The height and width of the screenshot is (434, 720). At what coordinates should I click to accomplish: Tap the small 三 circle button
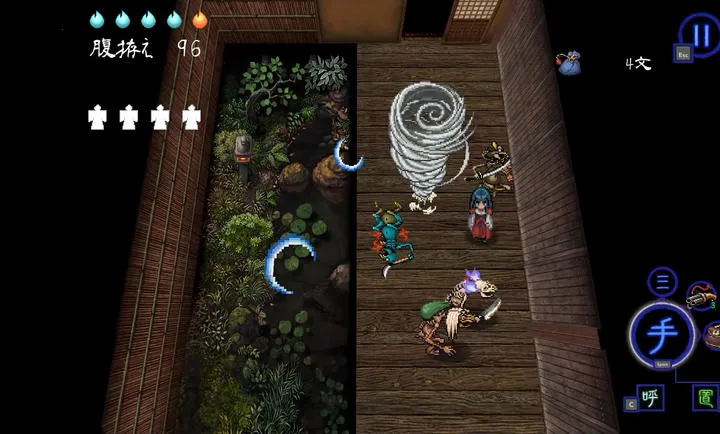pyautogui.click(x=662, y=283)
